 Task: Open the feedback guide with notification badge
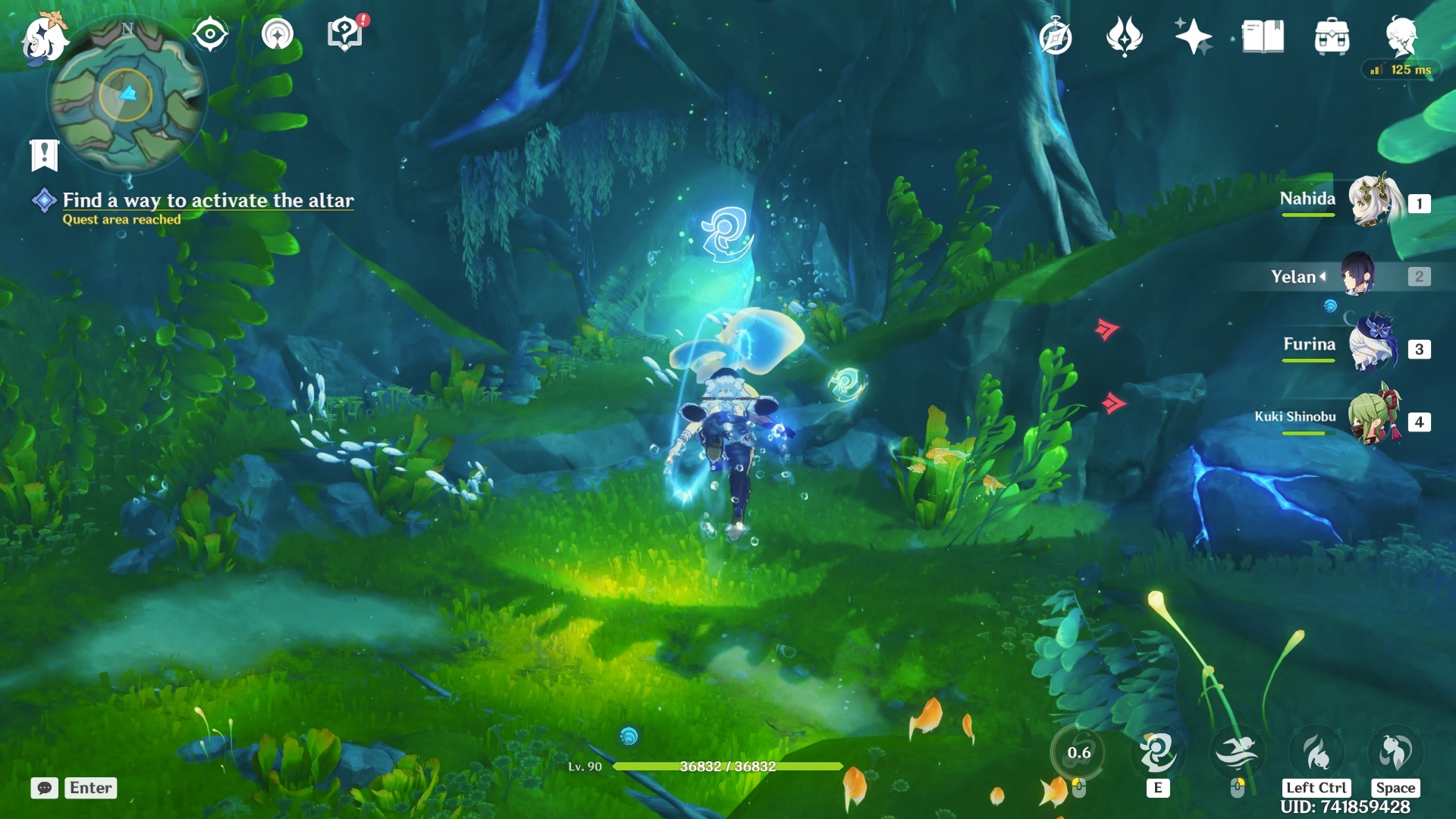[x=344, y=34]
